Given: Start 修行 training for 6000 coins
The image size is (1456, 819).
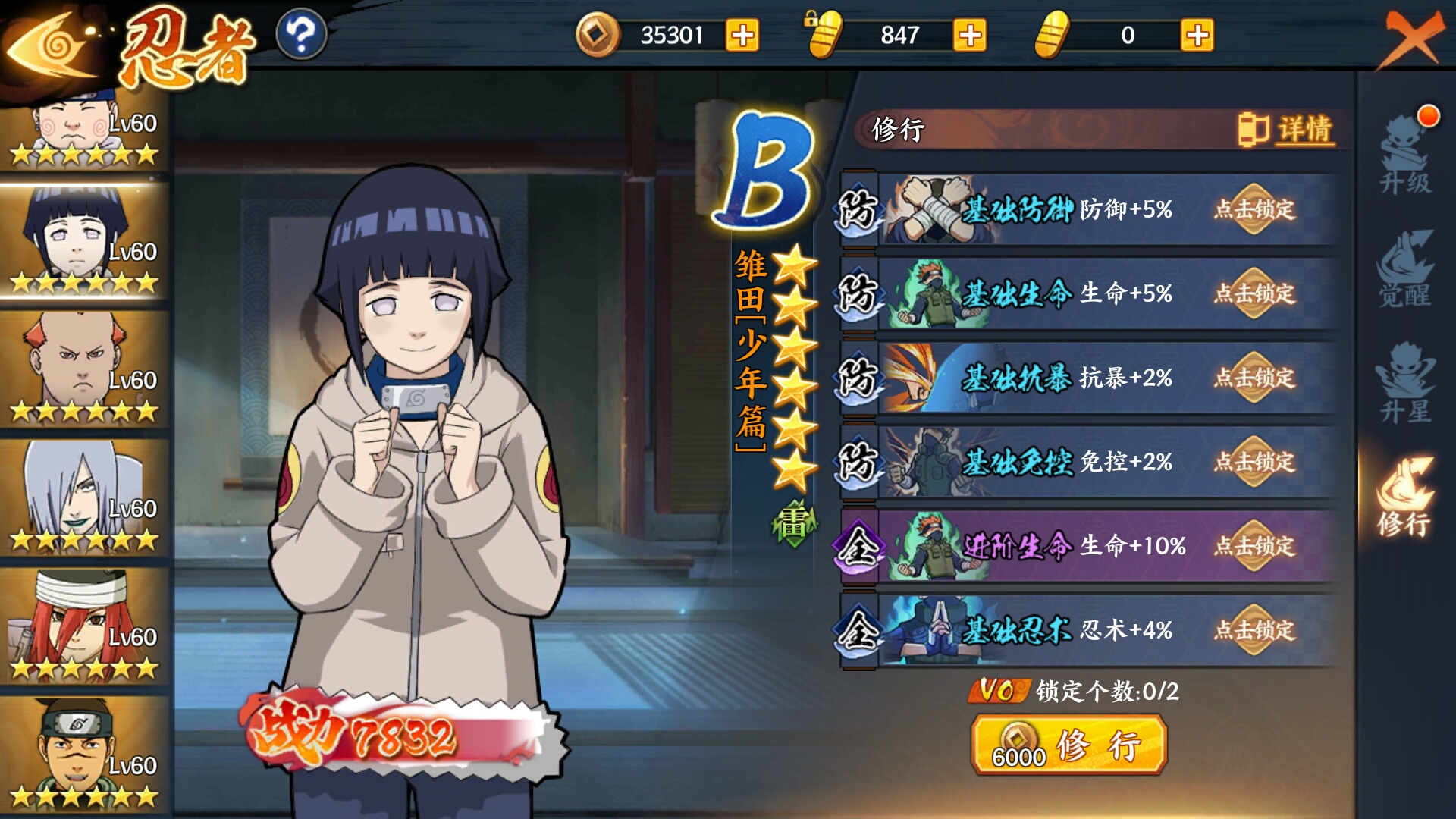Looking at the screenshot, I should (1068, 746).
